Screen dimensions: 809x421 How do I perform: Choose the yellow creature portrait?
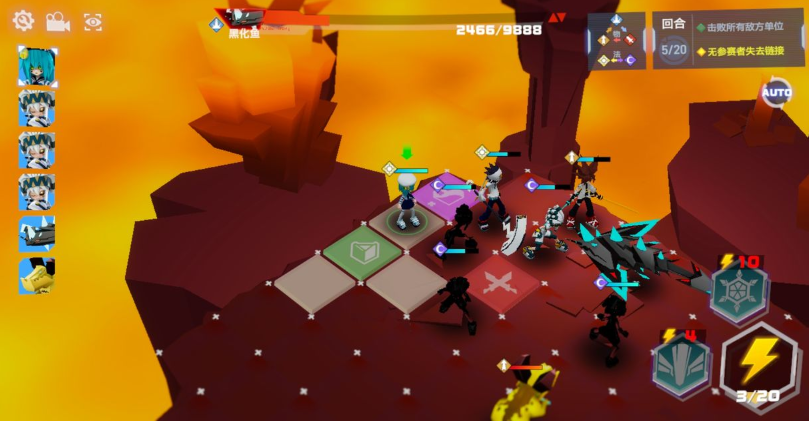click(37, 276)
